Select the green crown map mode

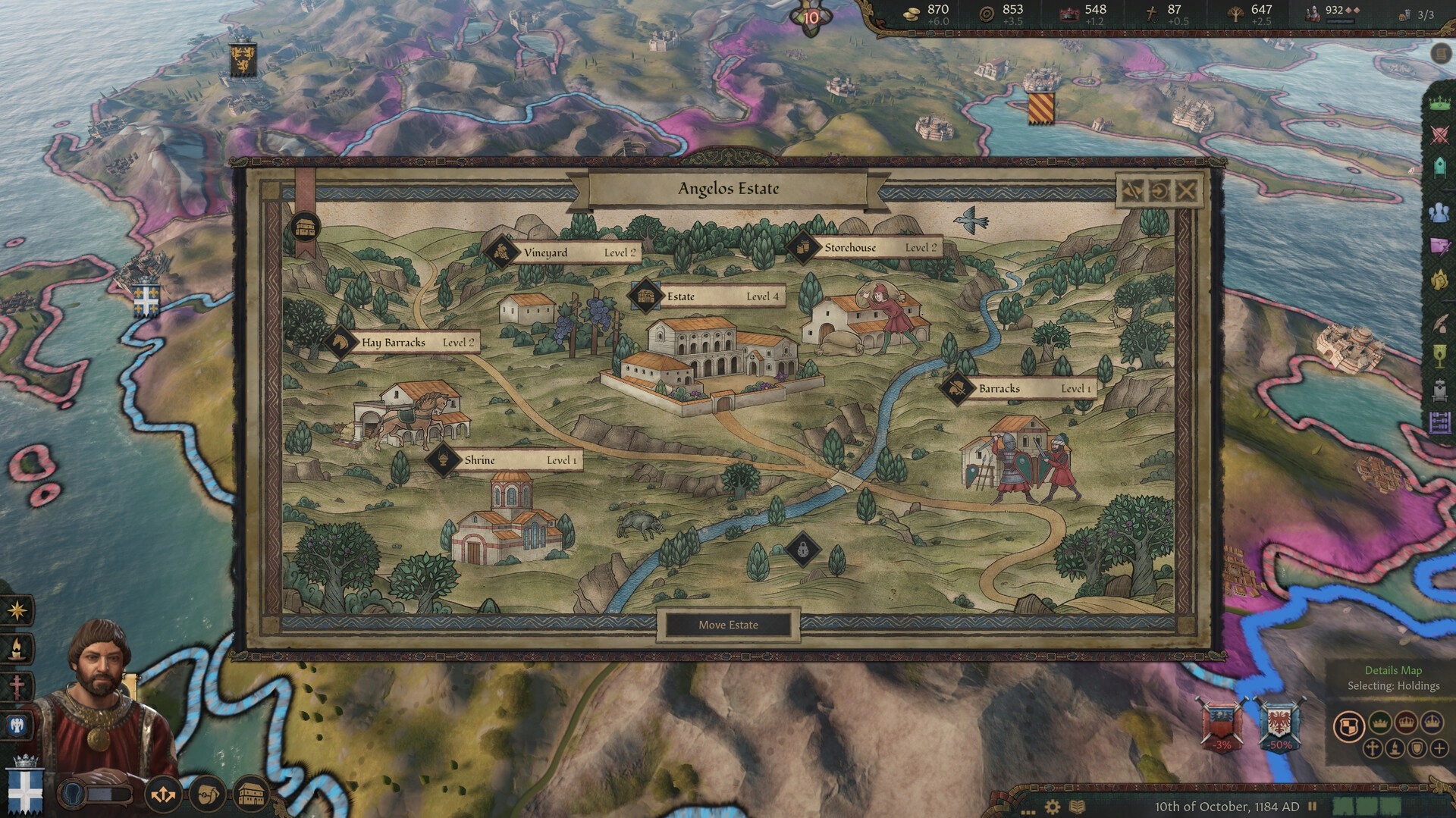pos(1380,722)
